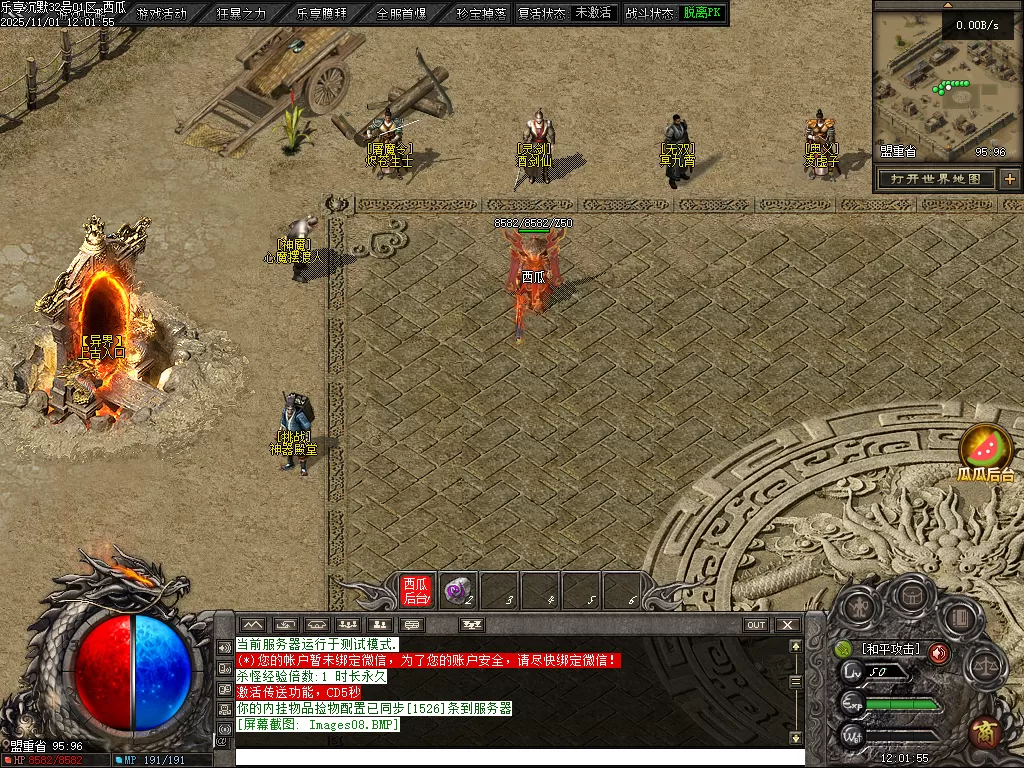Close the chat panel with the X button
Image resolution: width=1024 pixels, height=768 pixels.
pos(788,625)
